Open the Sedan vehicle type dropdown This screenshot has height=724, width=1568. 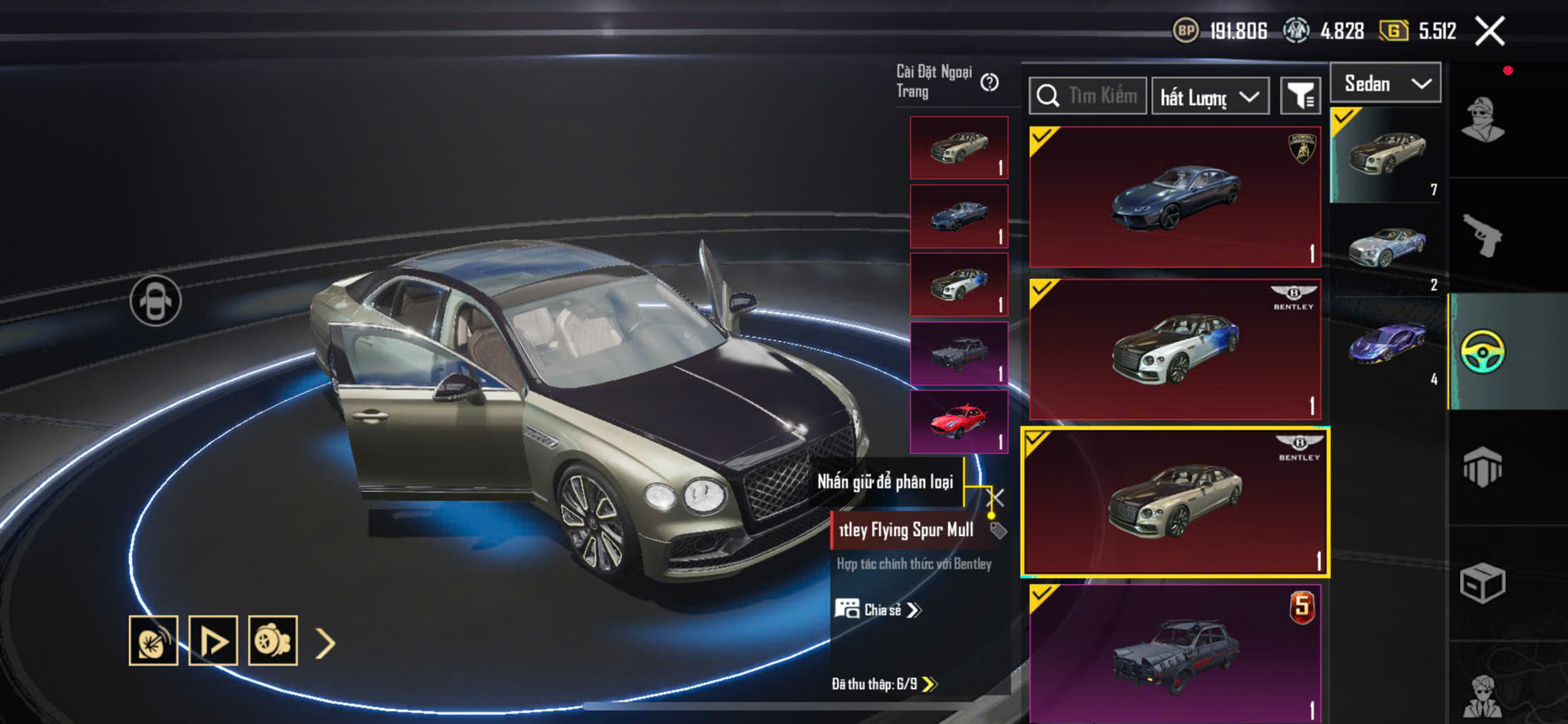coord(1385,83)
